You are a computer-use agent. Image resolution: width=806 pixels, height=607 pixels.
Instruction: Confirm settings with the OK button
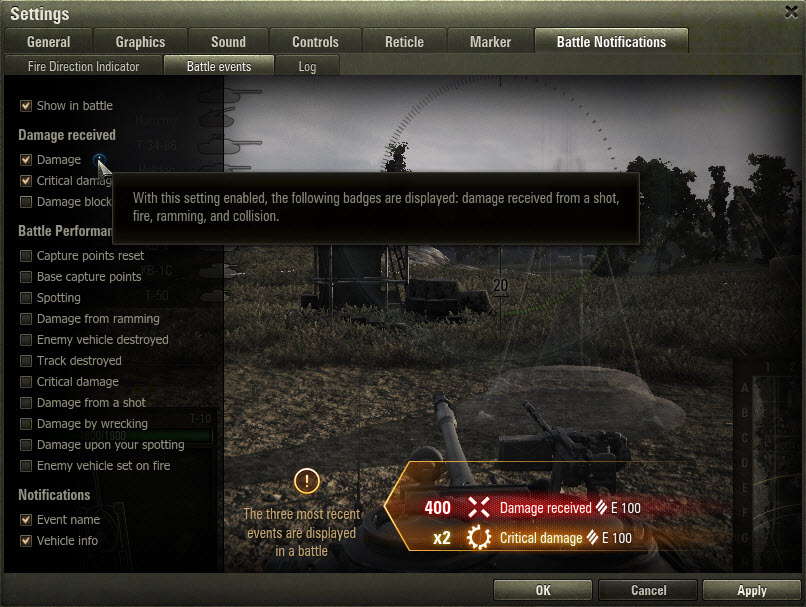click(543, 590)
